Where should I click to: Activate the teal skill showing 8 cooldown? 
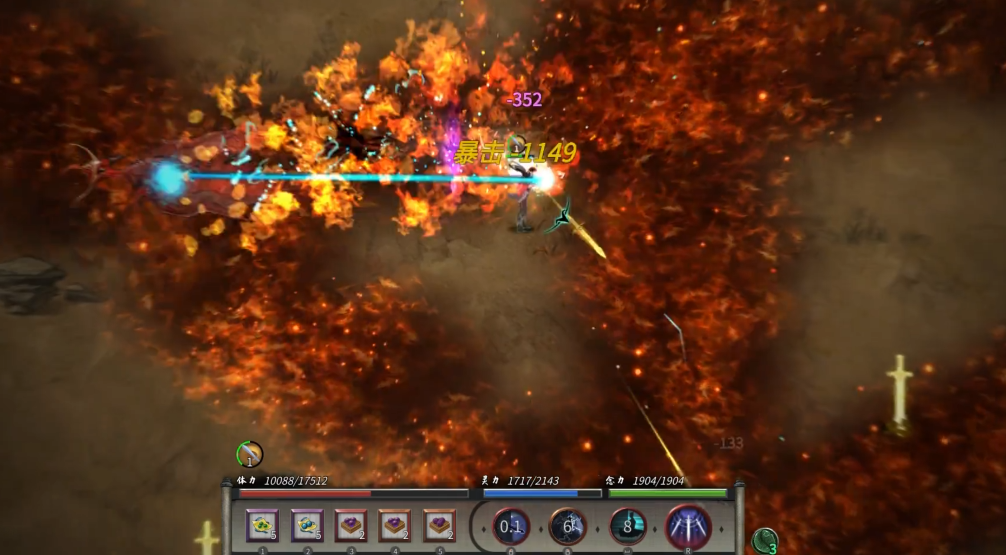(628, 526)
